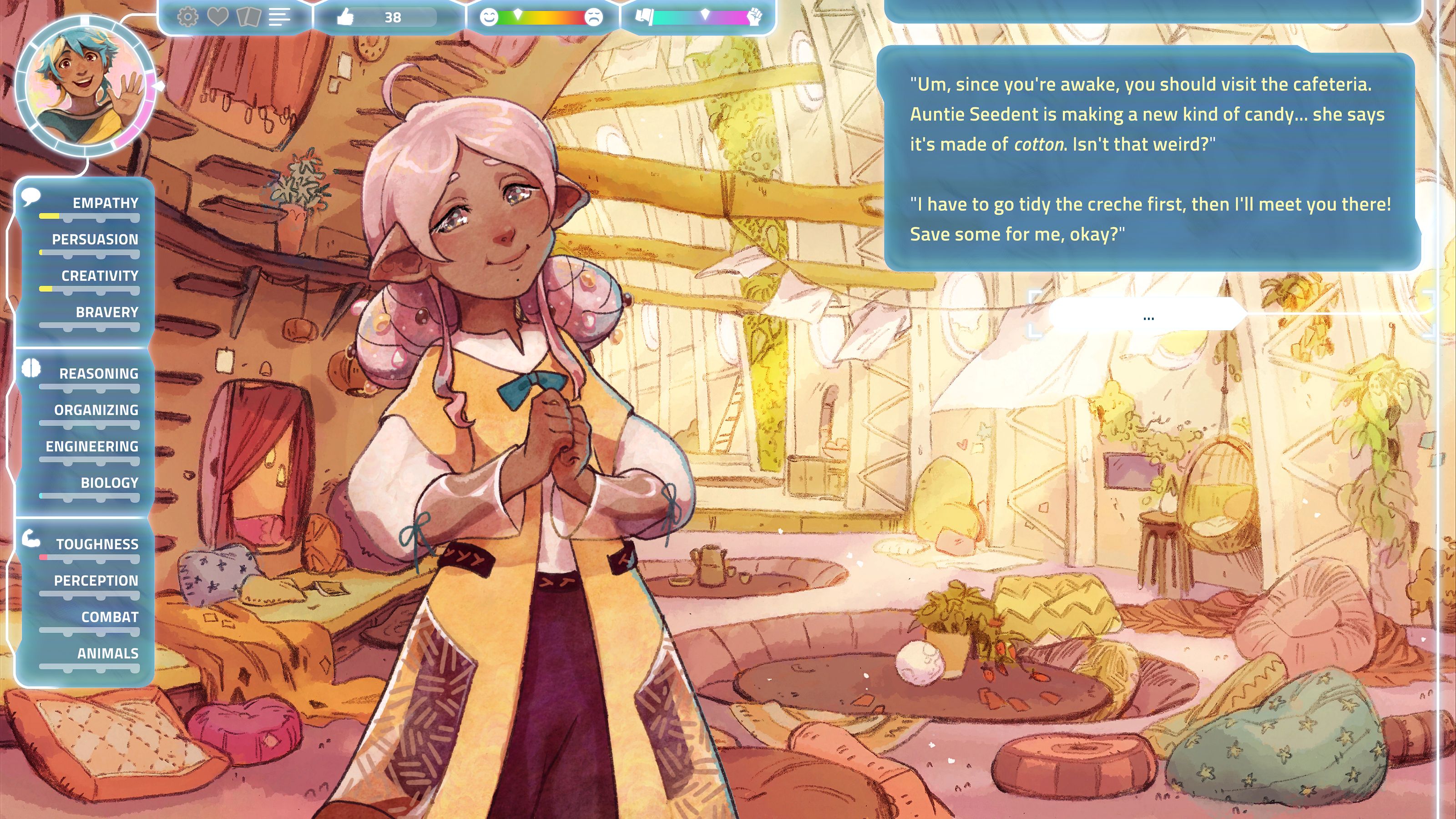Select the Reasoning skill
This screenshot has height=819, width=1456.
[99, 374]
